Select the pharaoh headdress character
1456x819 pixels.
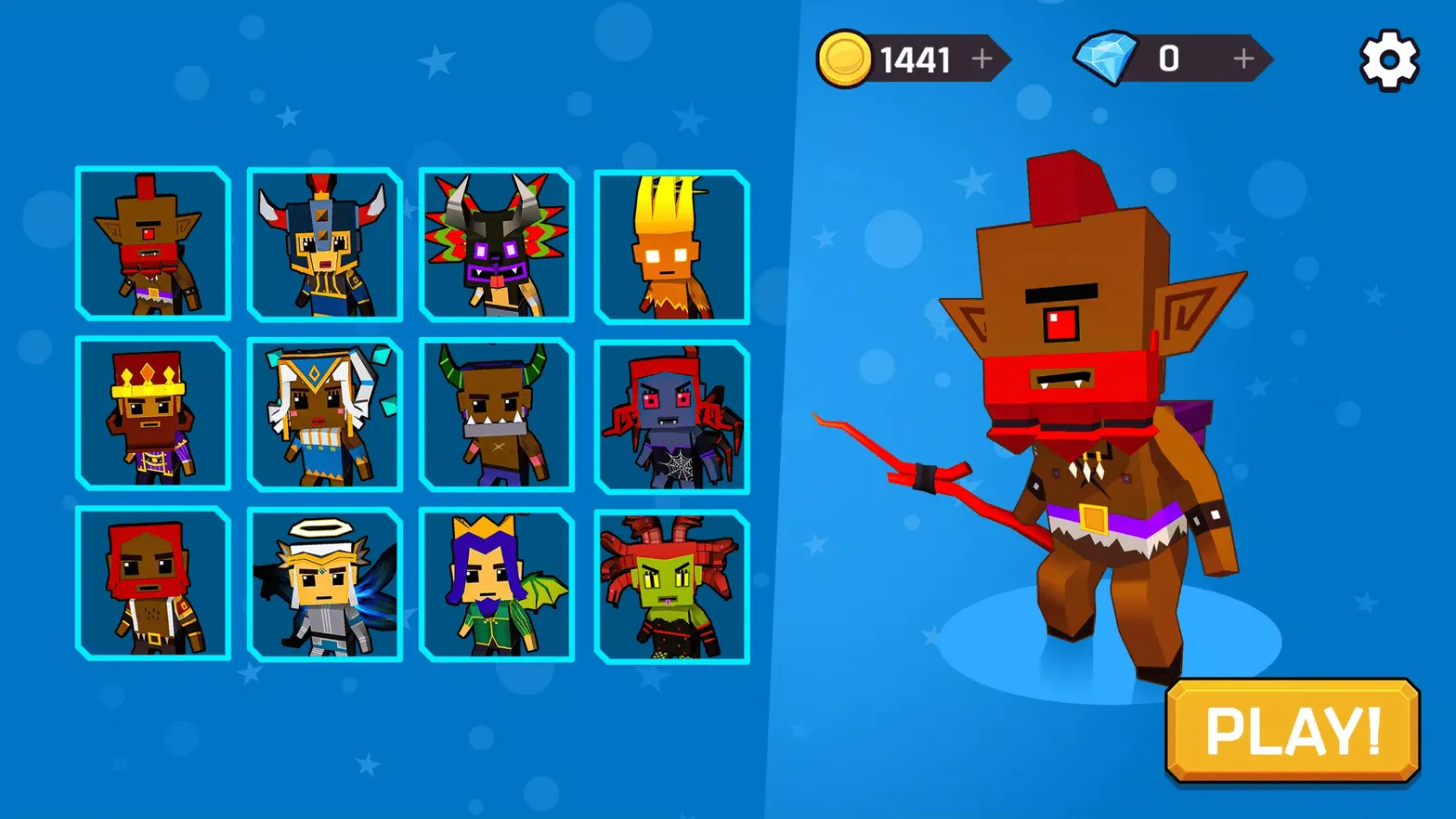pyautogui.click(x=324, y=414)
